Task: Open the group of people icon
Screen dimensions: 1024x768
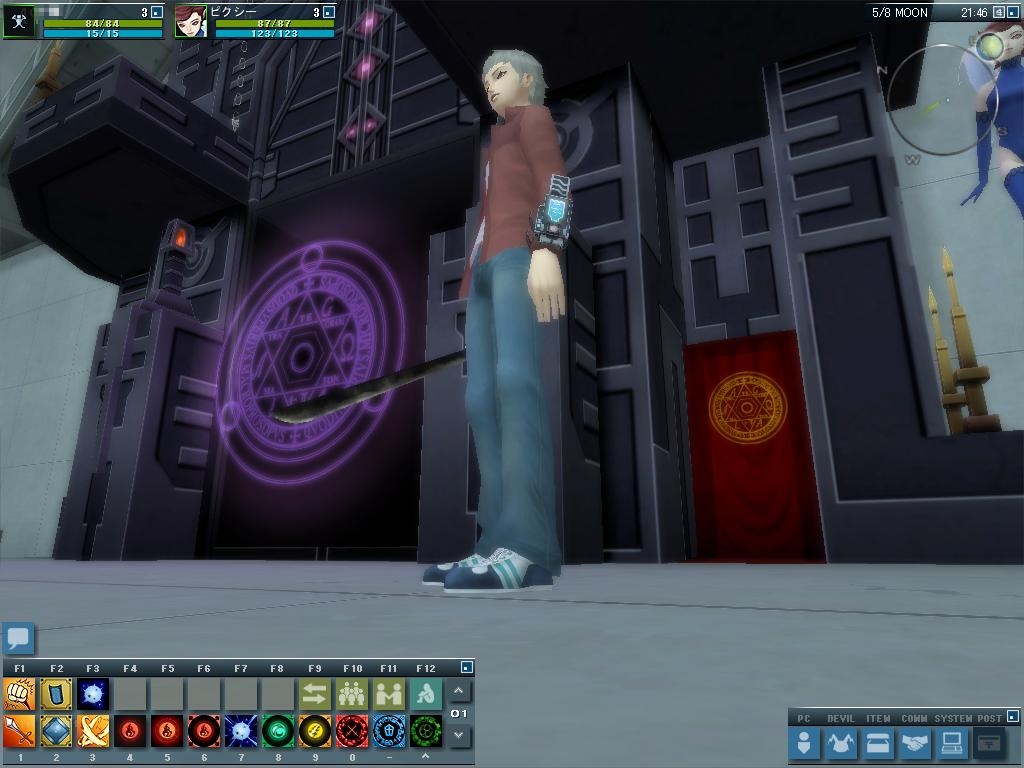Action: tap(351, 693)
